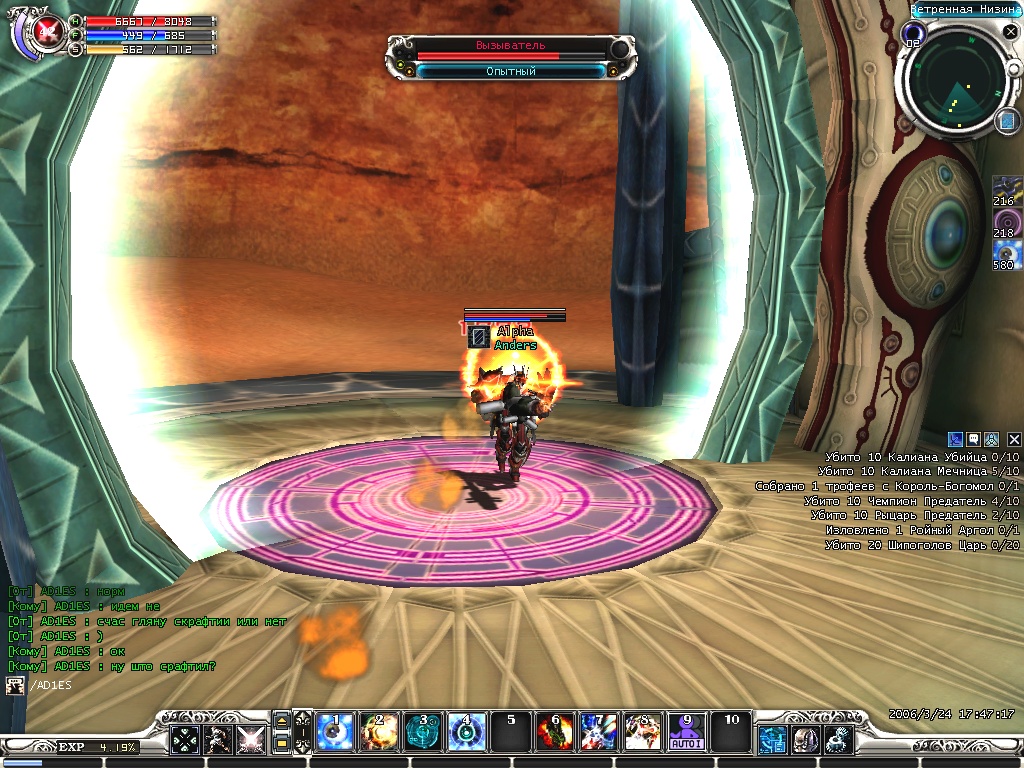Screen dimensions: 1024x768
Task: Activate the explosion skill in slot 6
Action: [555, 732]
